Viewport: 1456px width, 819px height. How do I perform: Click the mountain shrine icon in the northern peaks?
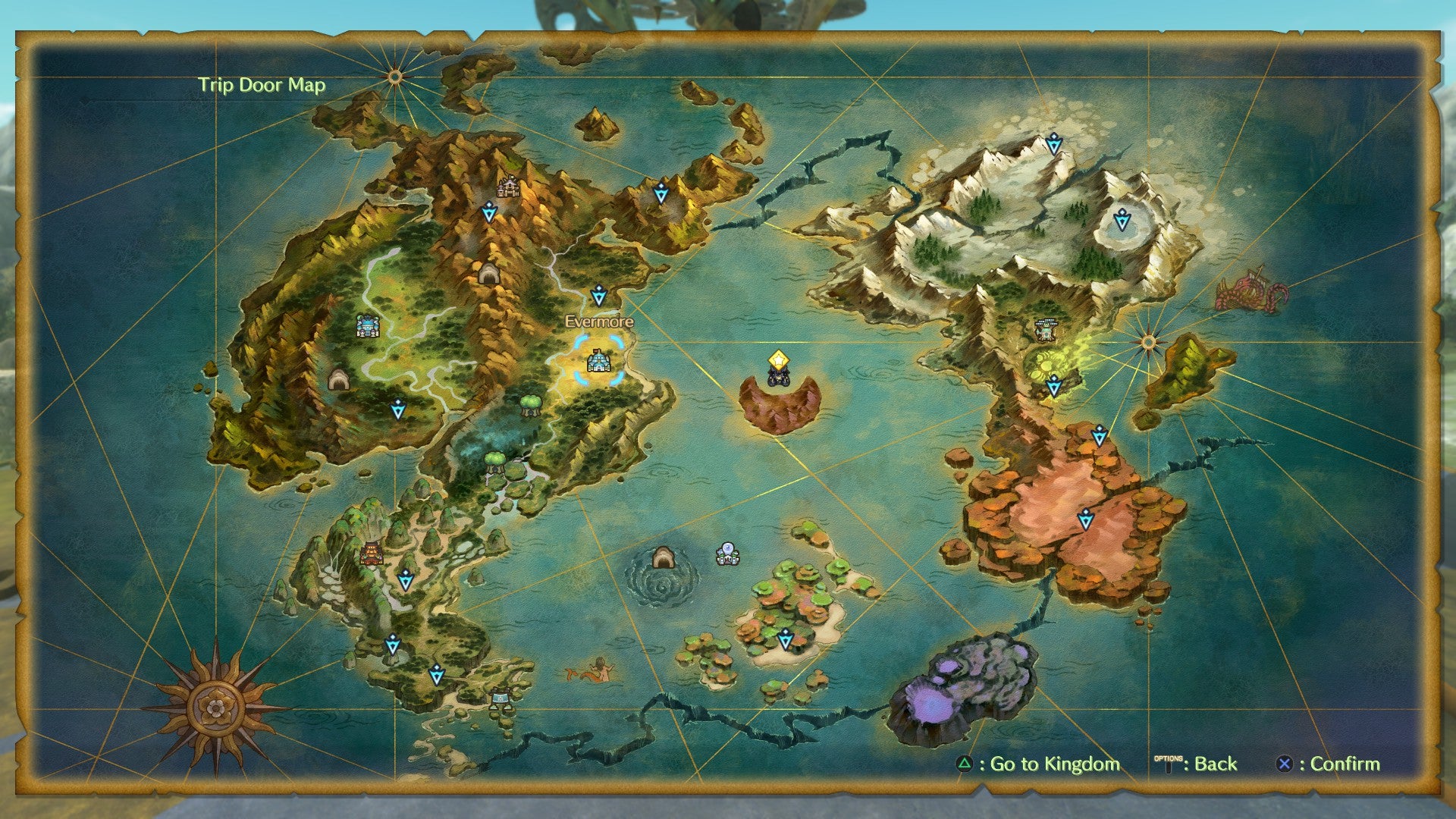click(x=507, y=184)
